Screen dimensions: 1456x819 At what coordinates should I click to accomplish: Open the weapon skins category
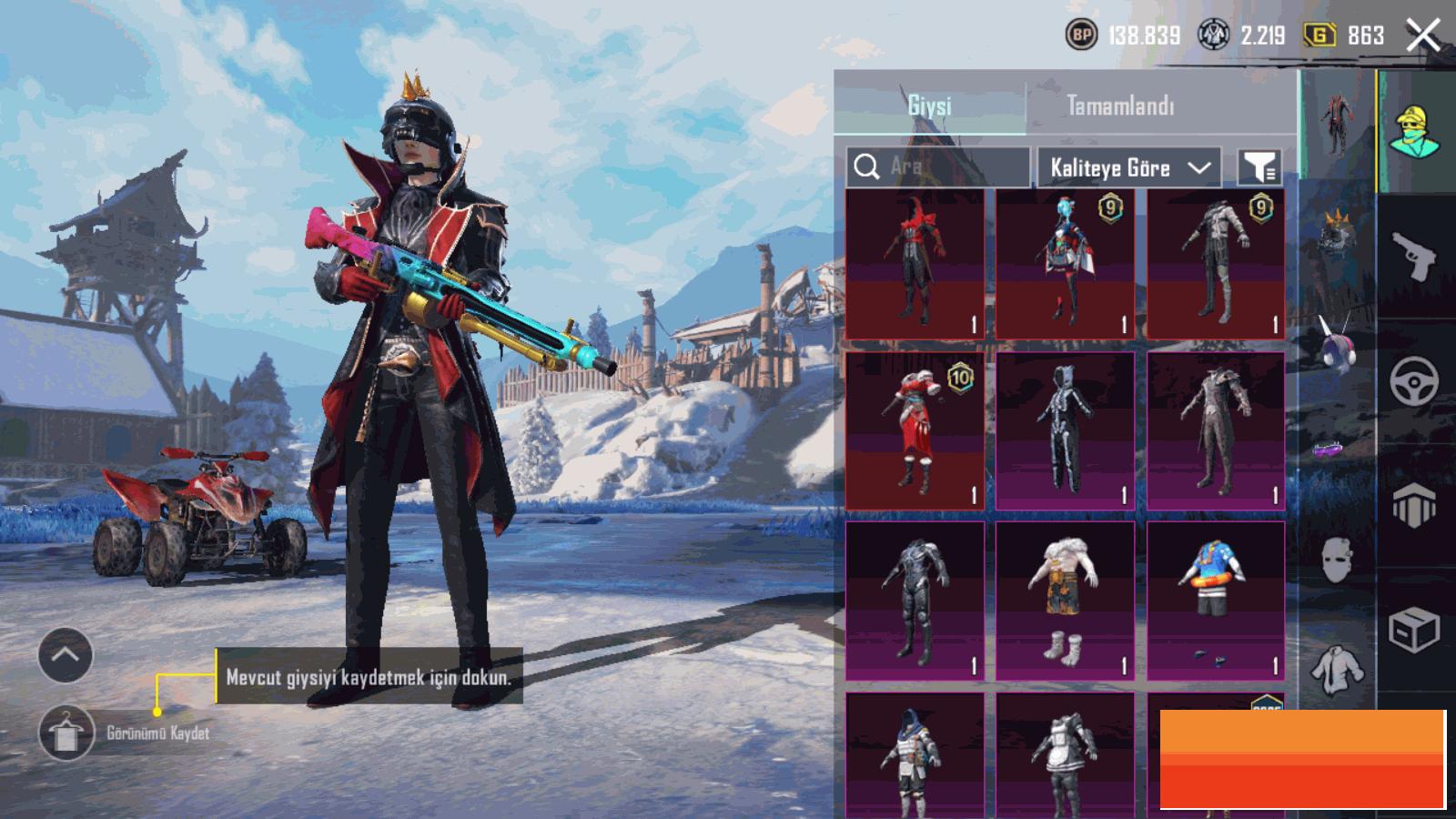(x=1414, y=257)
